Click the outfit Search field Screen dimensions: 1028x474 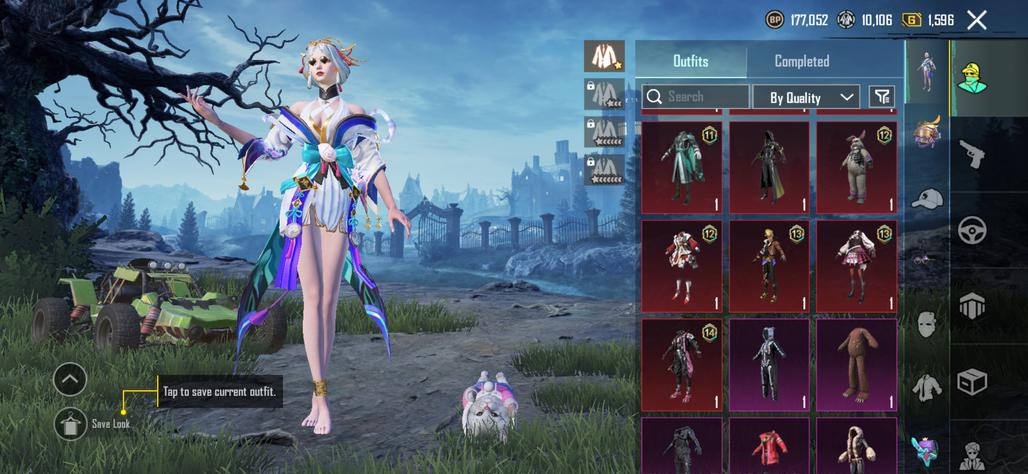point(694,97)
